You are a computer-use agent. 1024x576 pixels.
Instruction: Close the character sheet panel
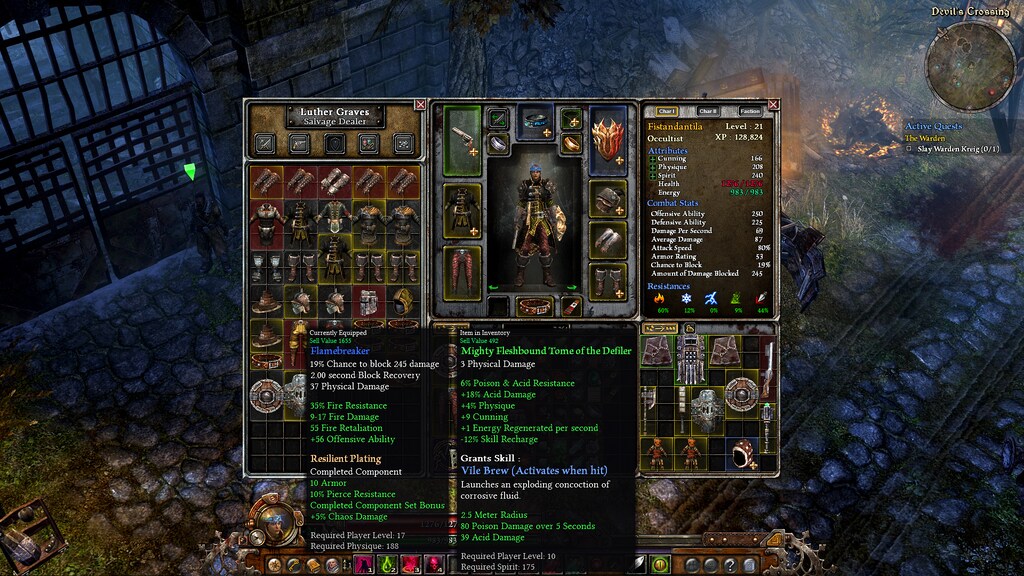pos(774,104)
